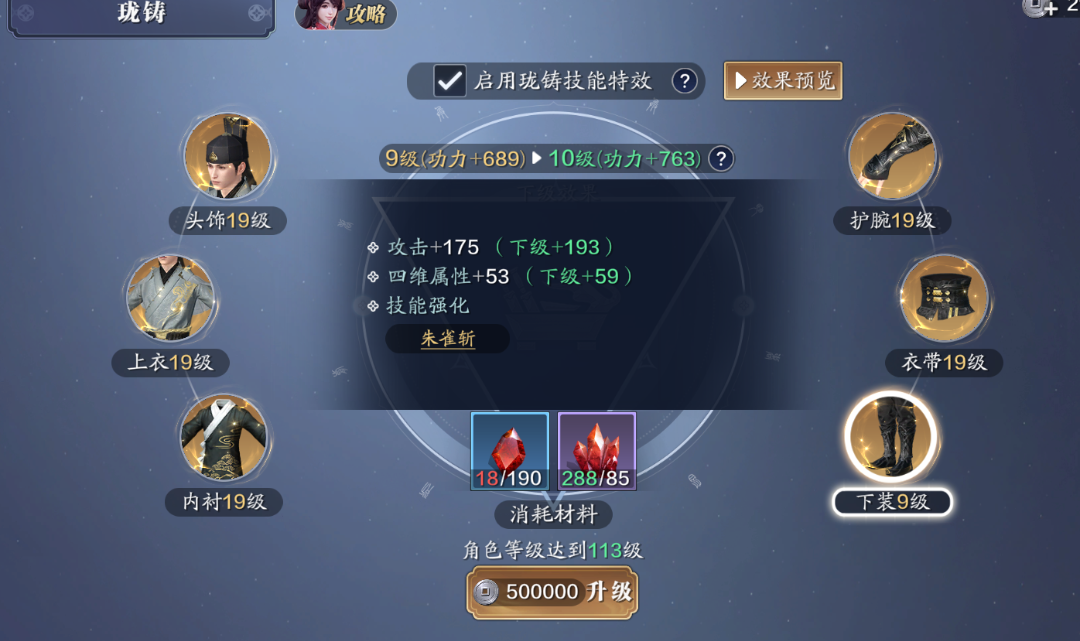This screenshot has height=641, width=1080.
Task: Open the 攻略 guide button
Action: pyautogui.click(x=346, y=15)
